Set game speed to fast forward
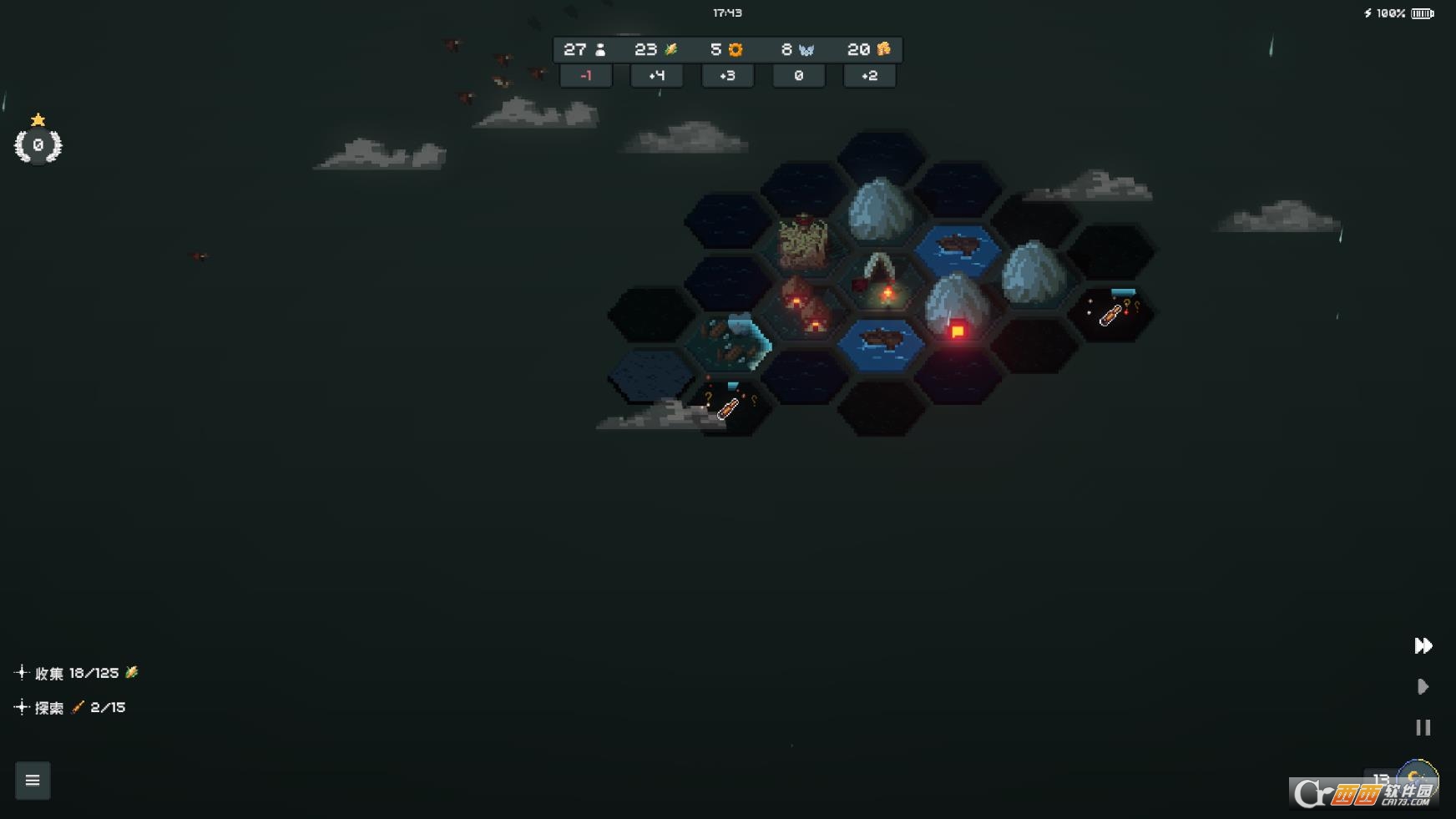The width and height of the screenshot is (1456, 819). pyautogui.click(x=1423, y=645)
